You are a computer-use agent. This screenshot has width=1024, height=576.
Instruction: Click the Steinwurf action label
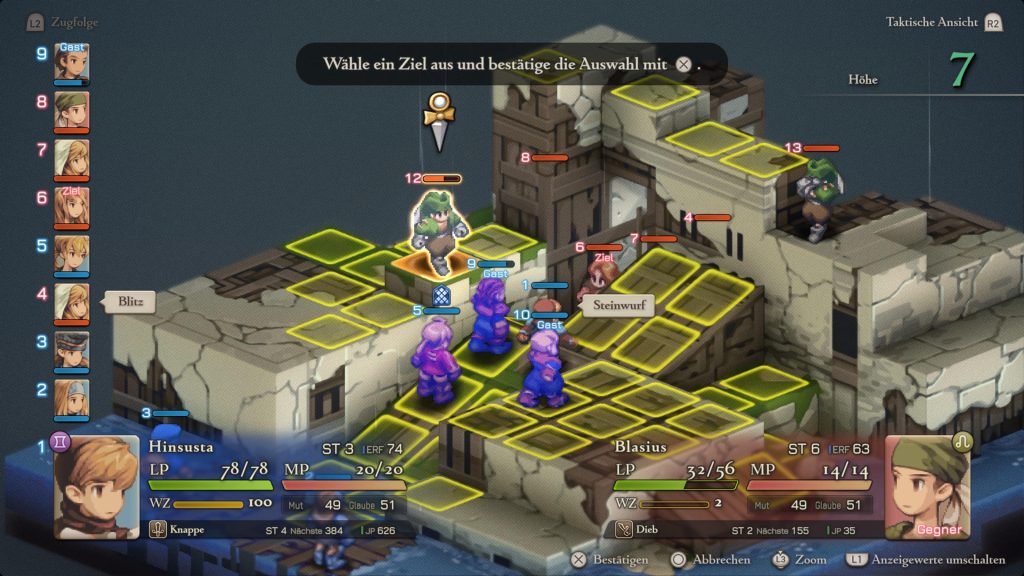[616, 306]
